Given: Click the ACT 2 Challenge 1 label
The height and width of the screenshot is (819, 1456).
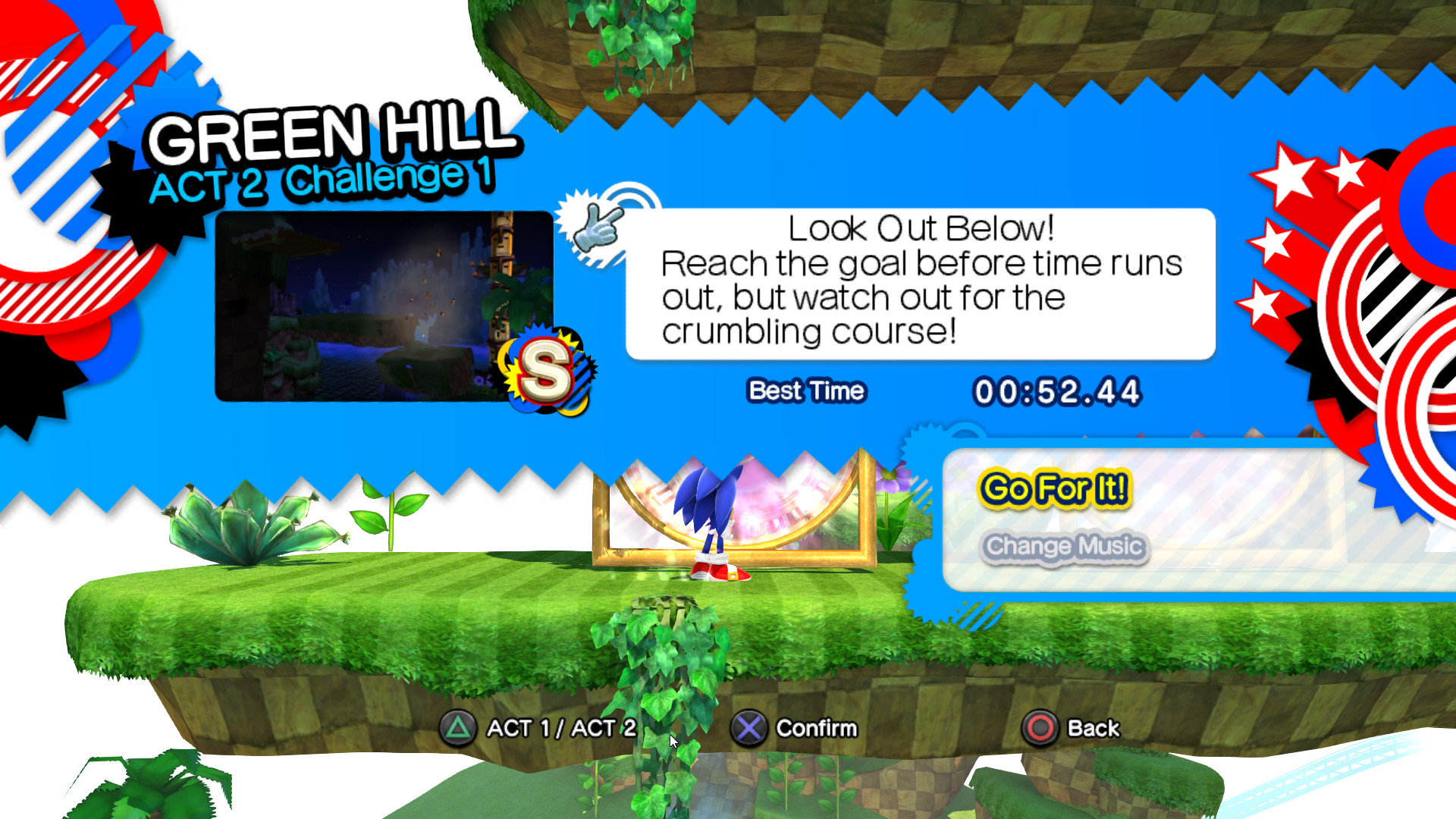Looking at the screenshot, I should point(325,182).
